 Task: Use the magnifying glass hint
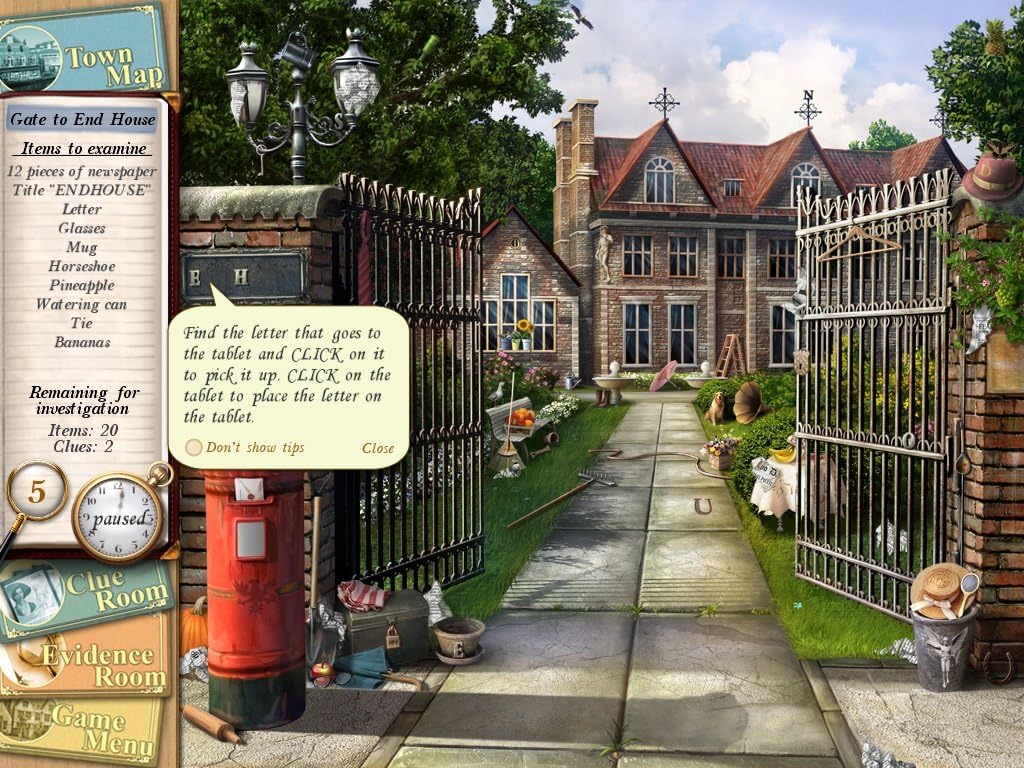[36, 492]
